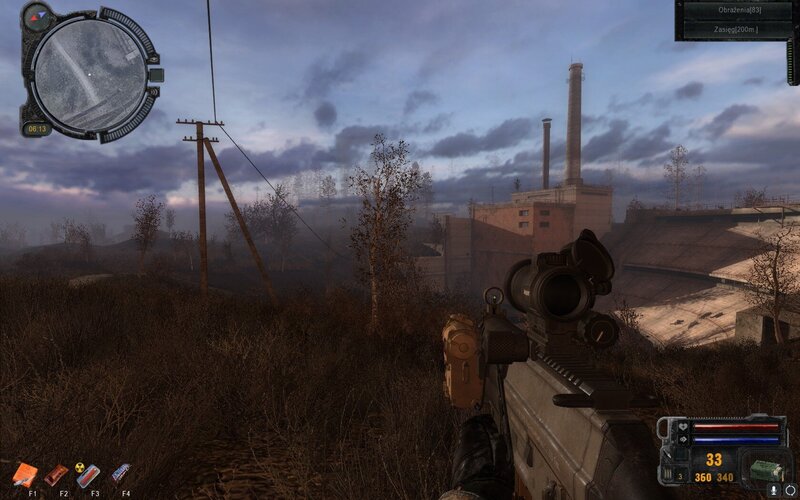
Task: Select the brown item in quick slot F2
Action: tap(57, 473)
